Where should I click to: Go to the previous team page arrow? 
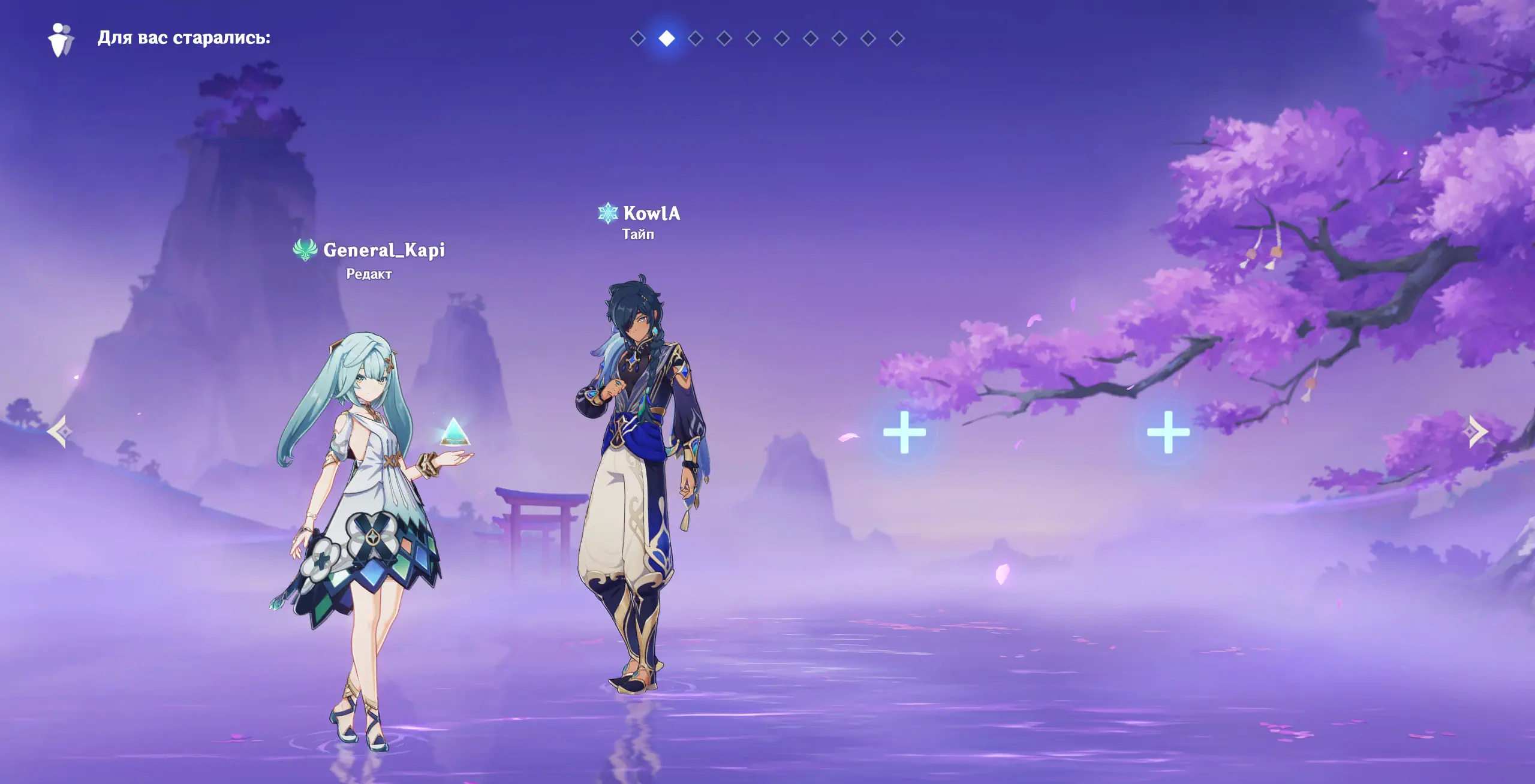coord(60,432)
